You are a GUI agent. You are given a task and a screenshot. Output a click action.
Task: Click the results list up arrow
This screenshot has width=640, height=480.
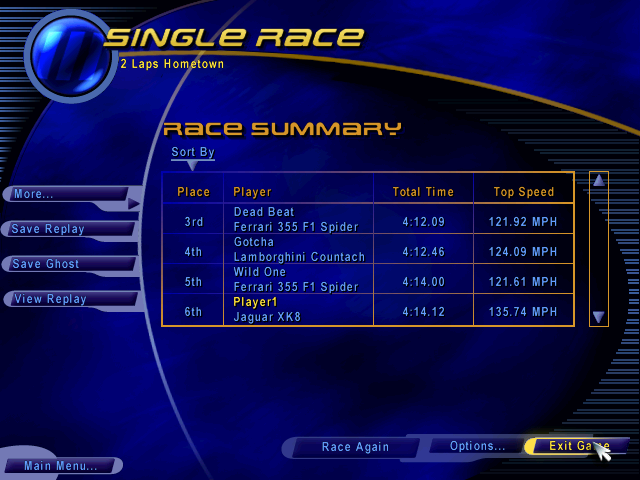598,181
